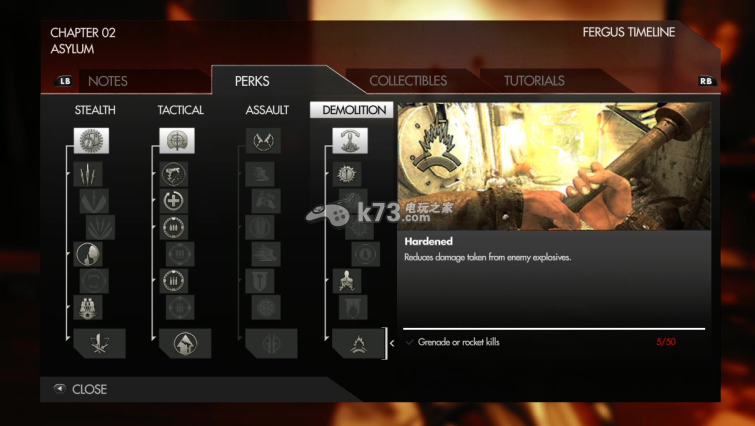
Task: Open the Tutorials tab
Action: 534,81
